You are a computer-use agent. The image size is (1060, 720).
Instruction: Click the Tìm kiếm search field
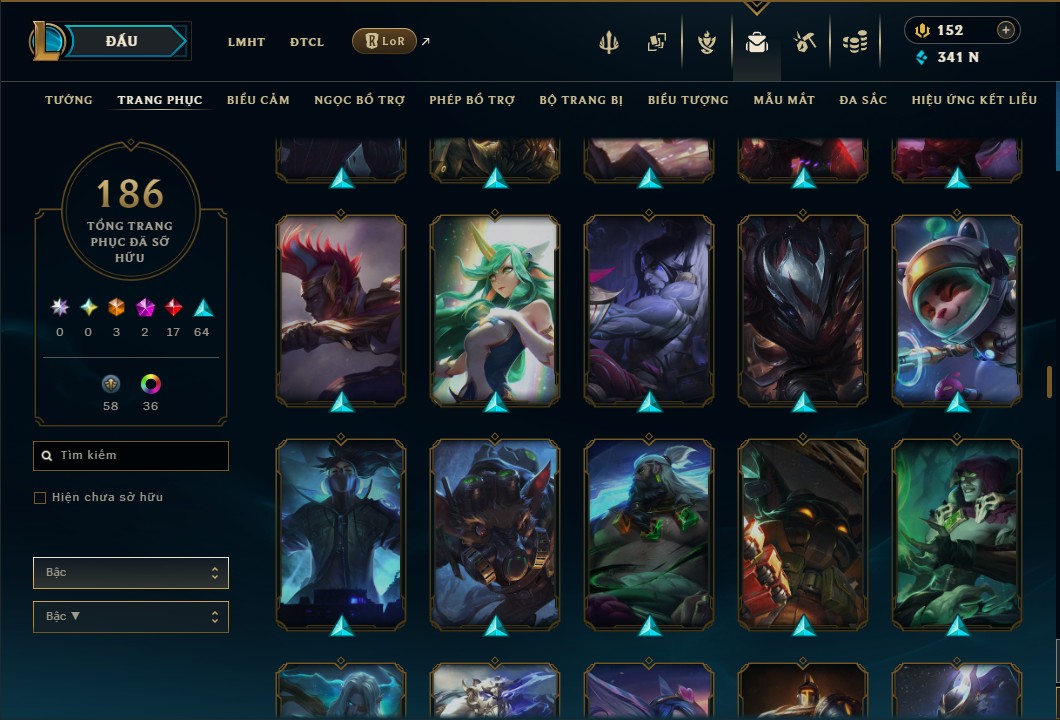131,456
